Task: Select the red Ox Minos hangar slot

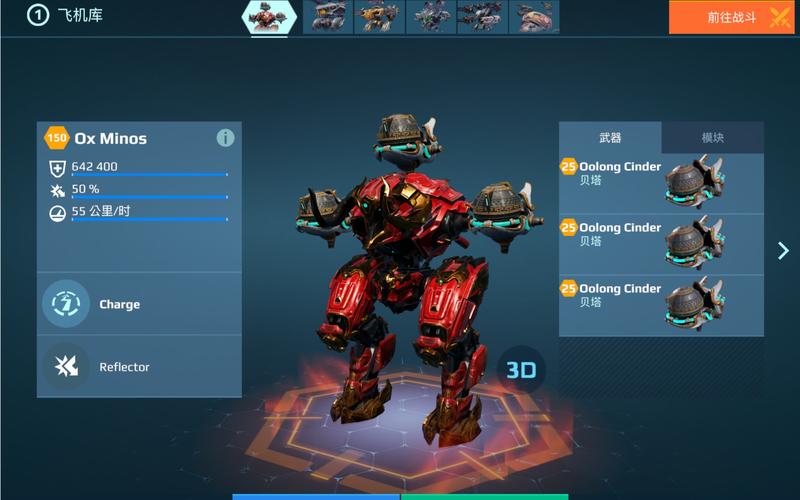Action: point(270,17)
